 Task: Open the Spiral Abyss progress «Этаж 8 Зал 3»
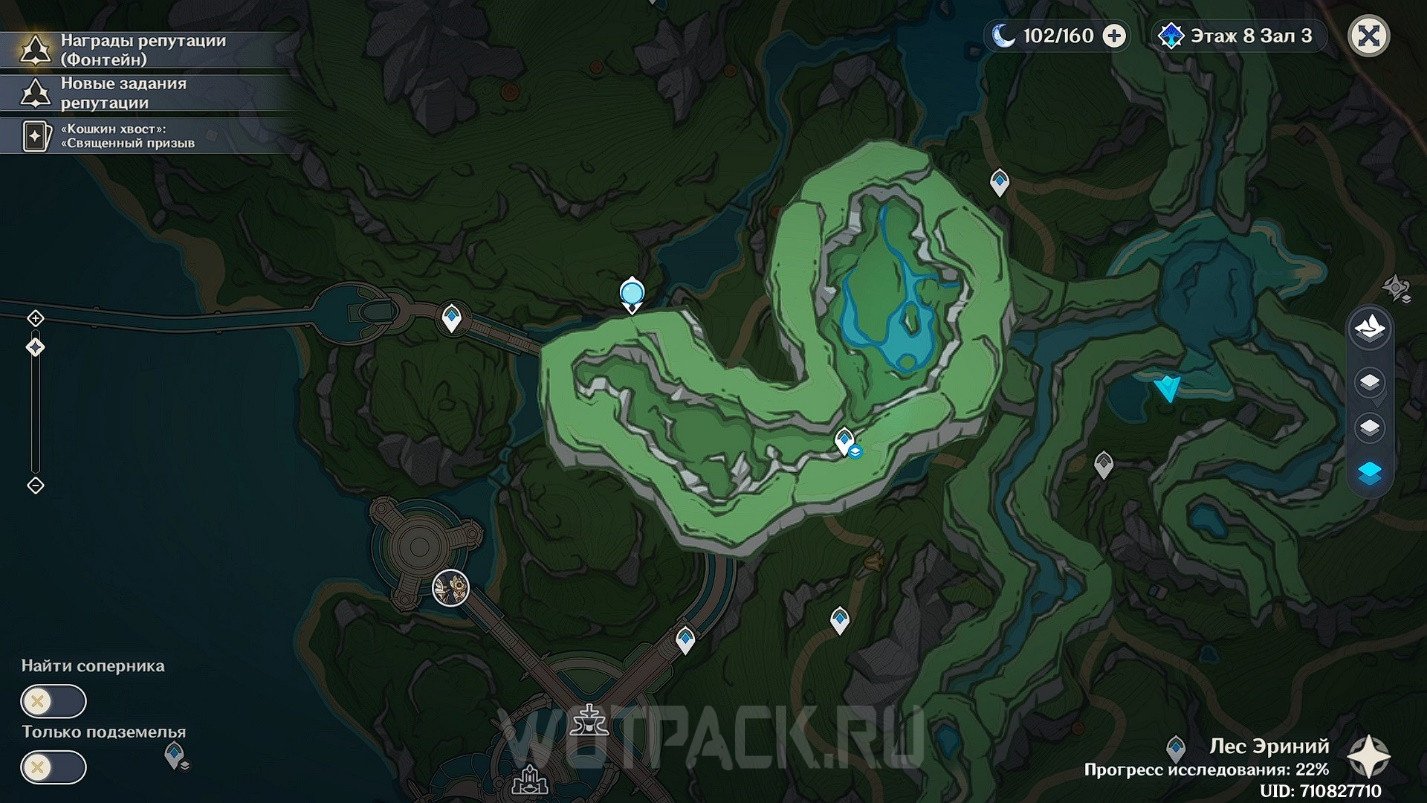1238,36
